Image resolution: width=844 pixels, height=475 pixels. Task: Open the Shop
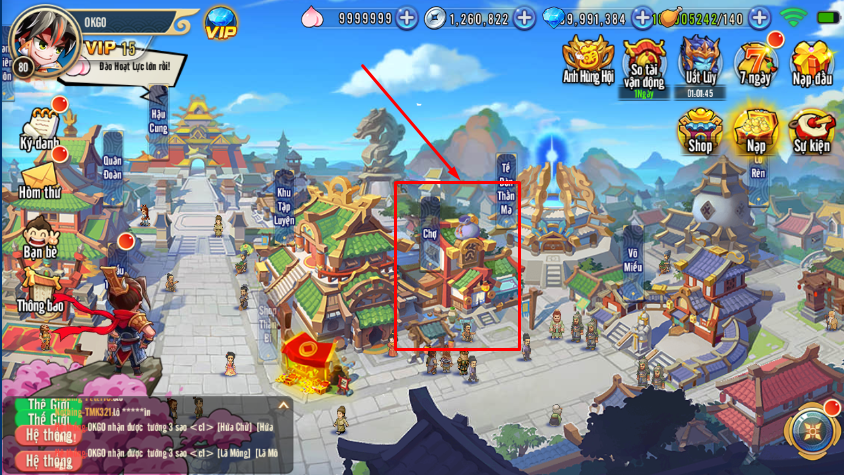click(x=699, y=128)
